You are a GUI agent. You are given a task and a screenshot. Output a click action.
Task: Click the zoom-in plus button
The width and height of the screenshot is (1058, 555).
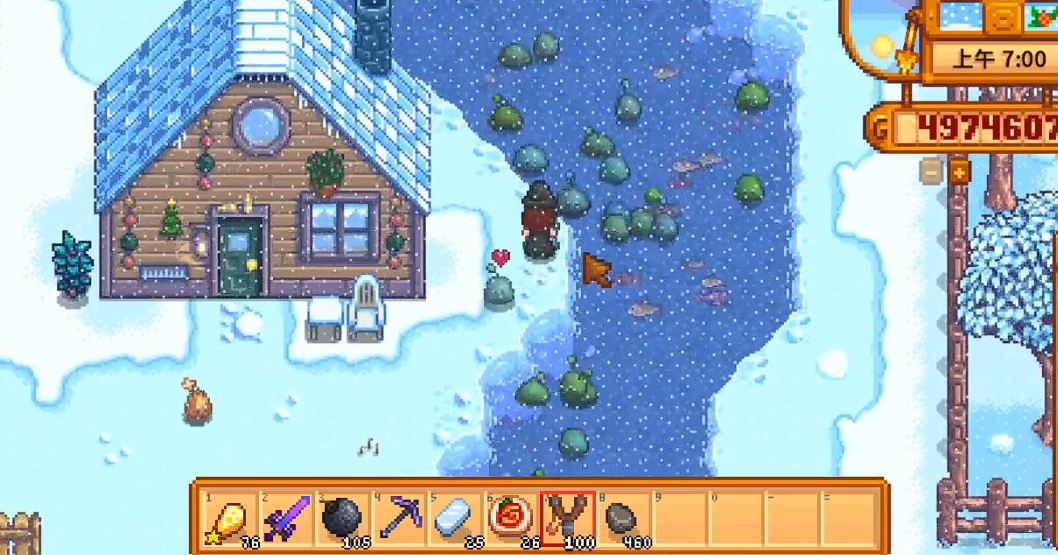click(x=959, y=171)
